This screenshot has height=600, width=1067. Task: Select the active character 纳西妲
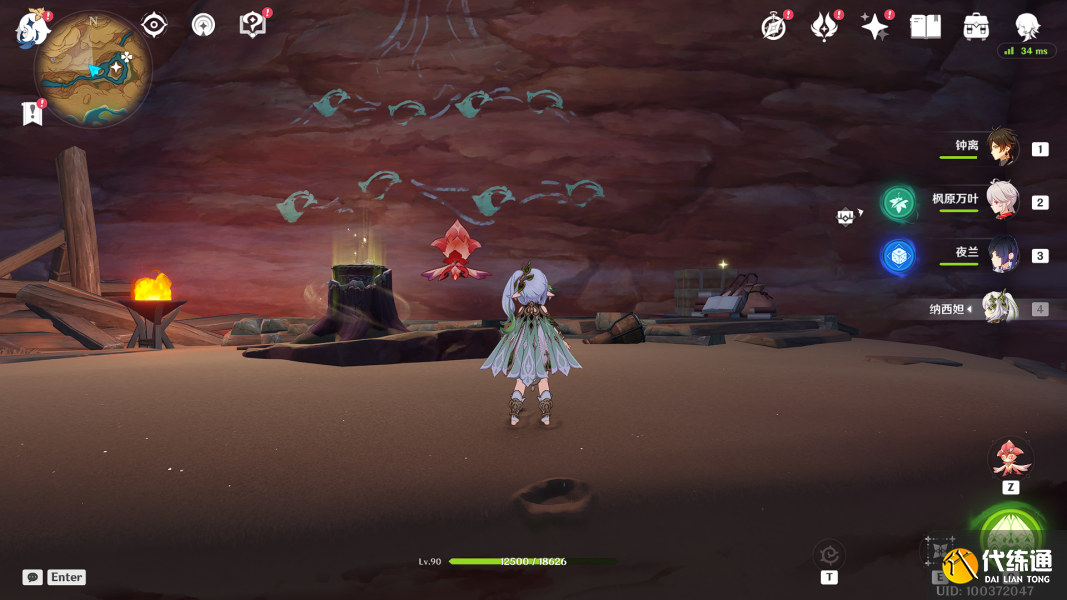(x=998, y=308)
